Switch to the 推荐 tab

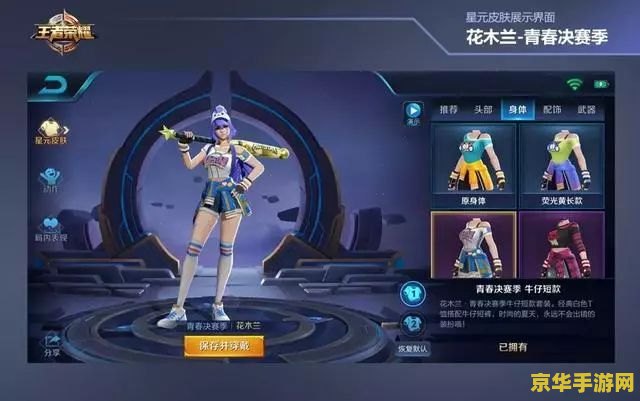(x=448, y=109)
